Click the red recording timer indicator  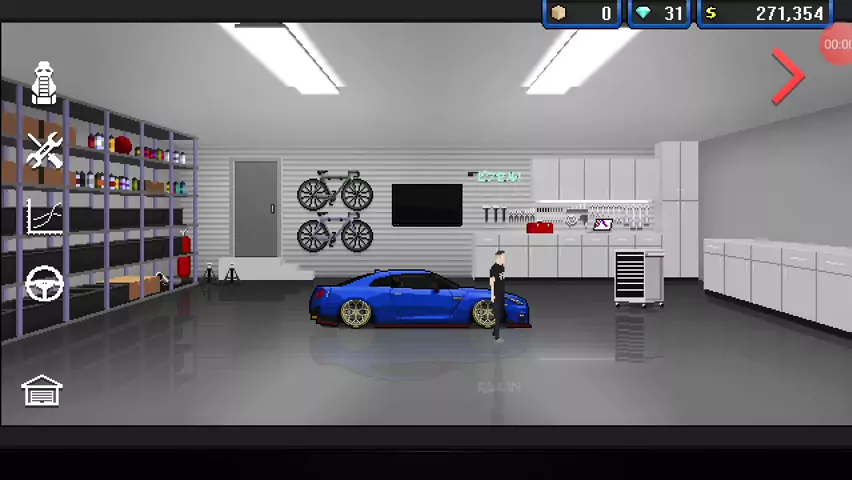(837, 45)
